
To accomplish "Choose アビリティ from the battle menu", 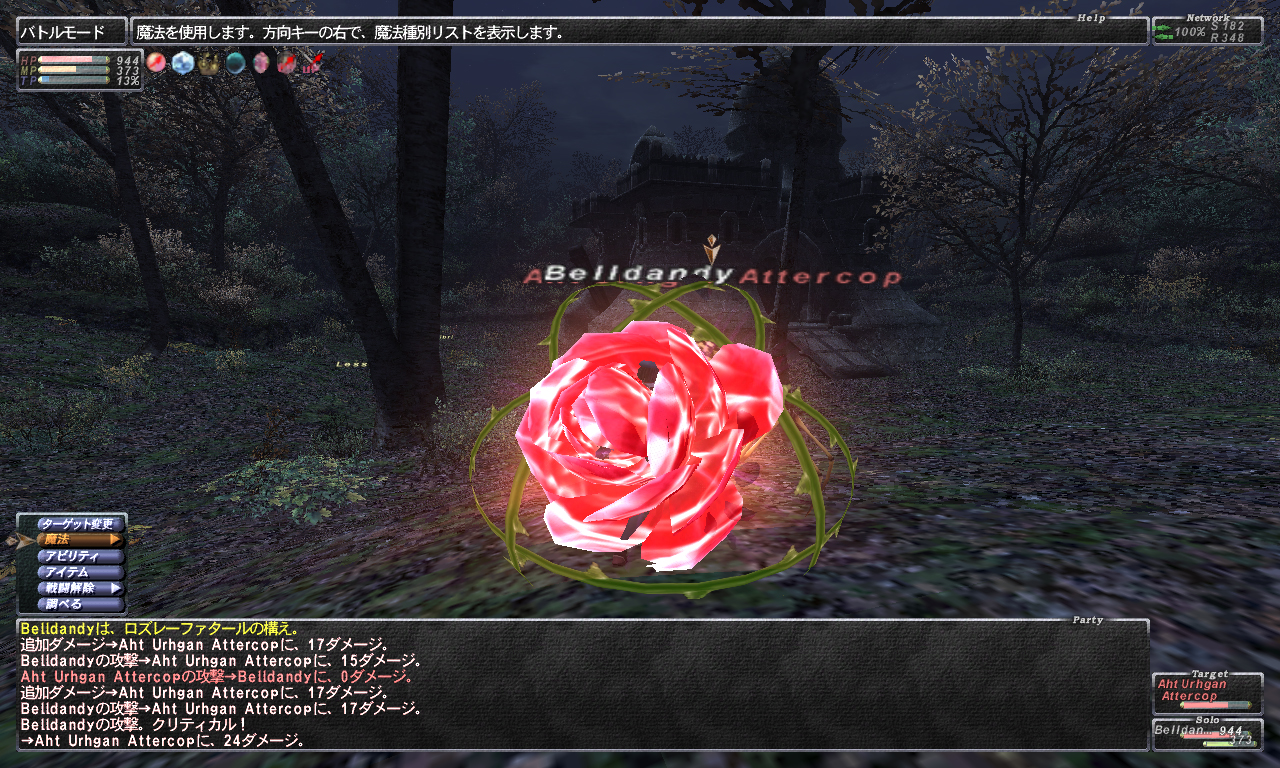I will [80, 556].
